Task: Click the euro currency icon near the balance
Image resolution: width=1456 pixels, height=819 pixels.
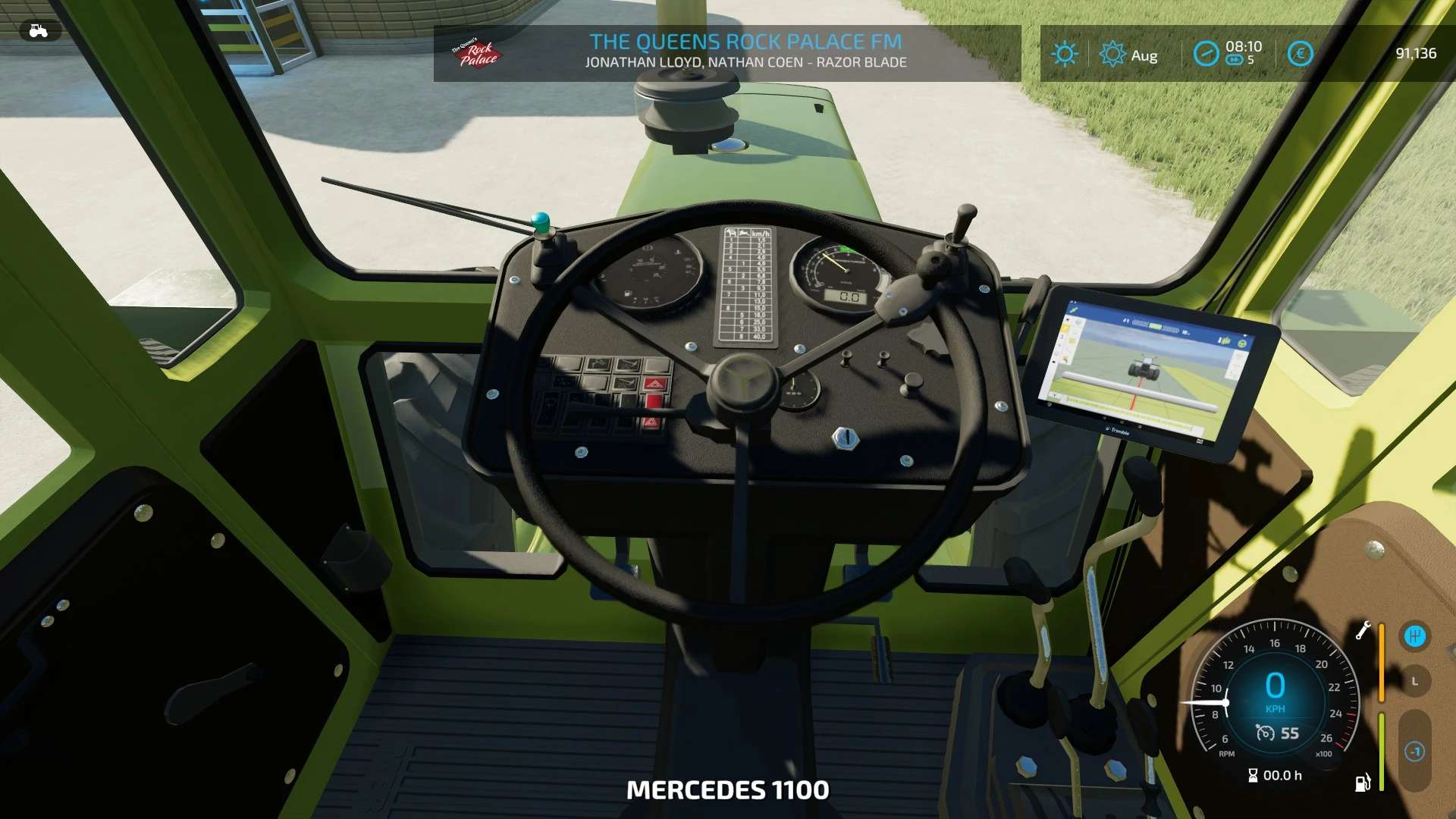Action: click(x=1300, y=53)
